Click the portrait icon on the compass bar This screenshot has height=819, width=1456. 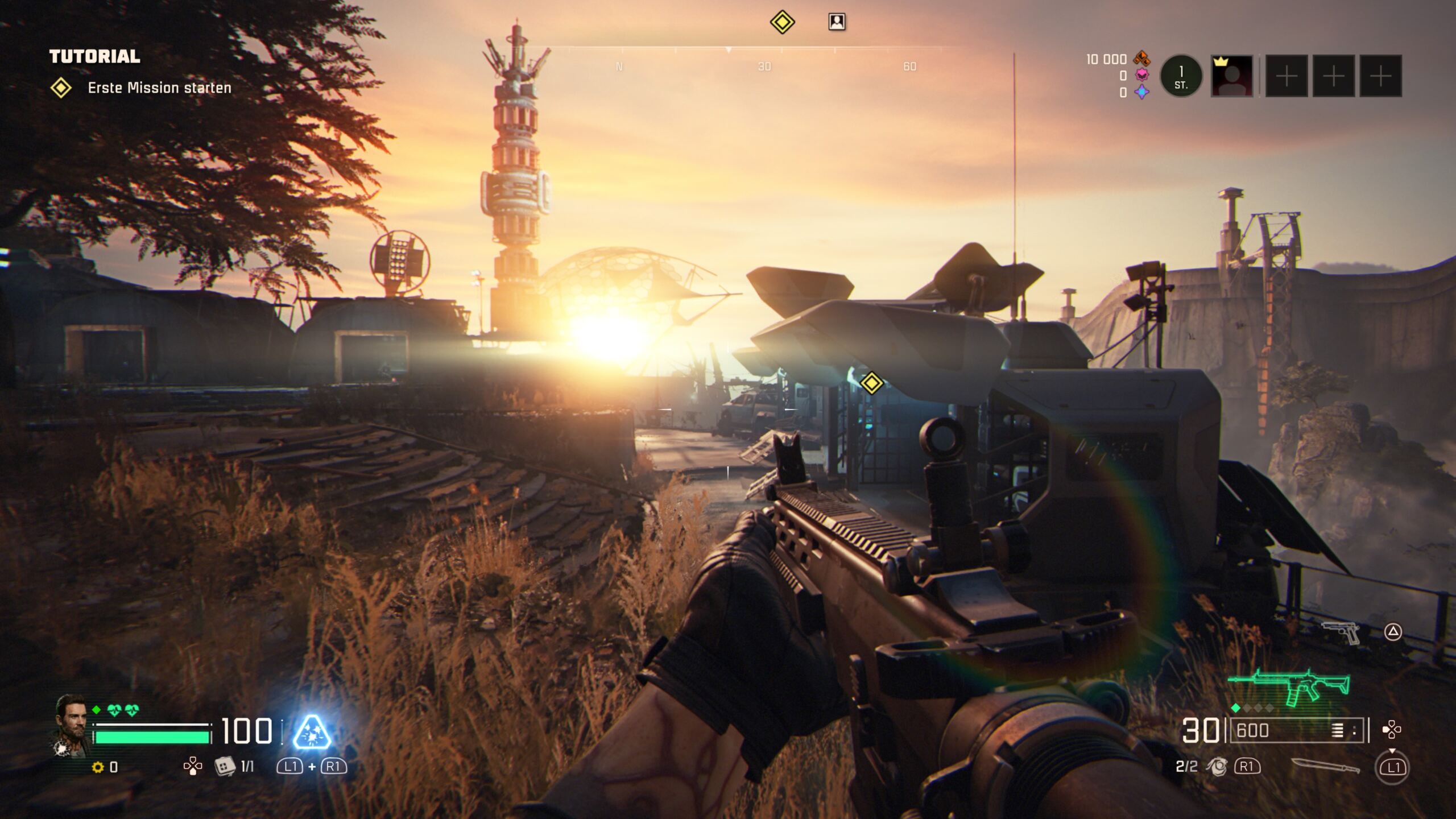coord(837,22)
